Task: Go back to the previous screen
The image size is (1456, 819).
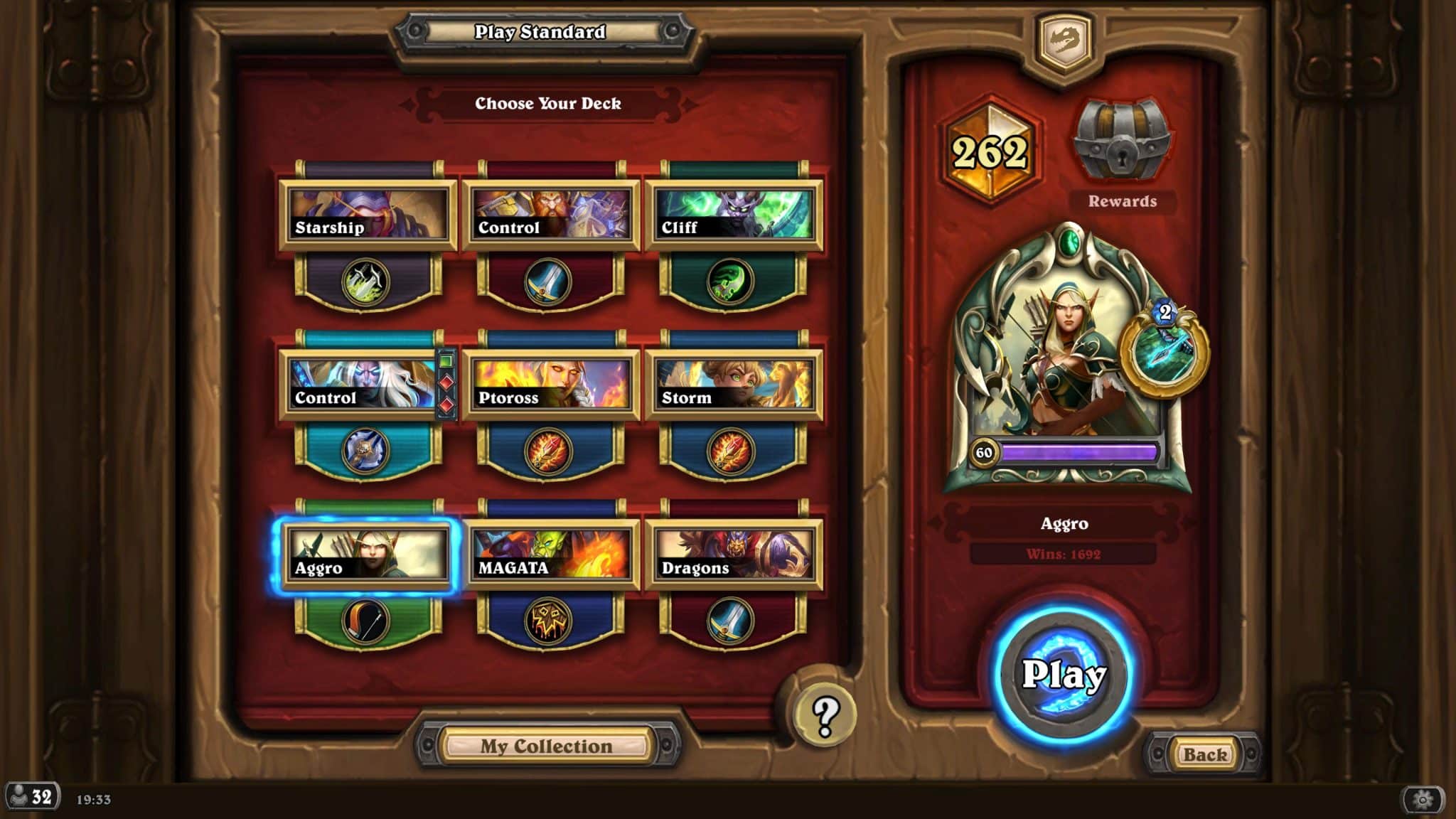Action: pos(1204,754)
